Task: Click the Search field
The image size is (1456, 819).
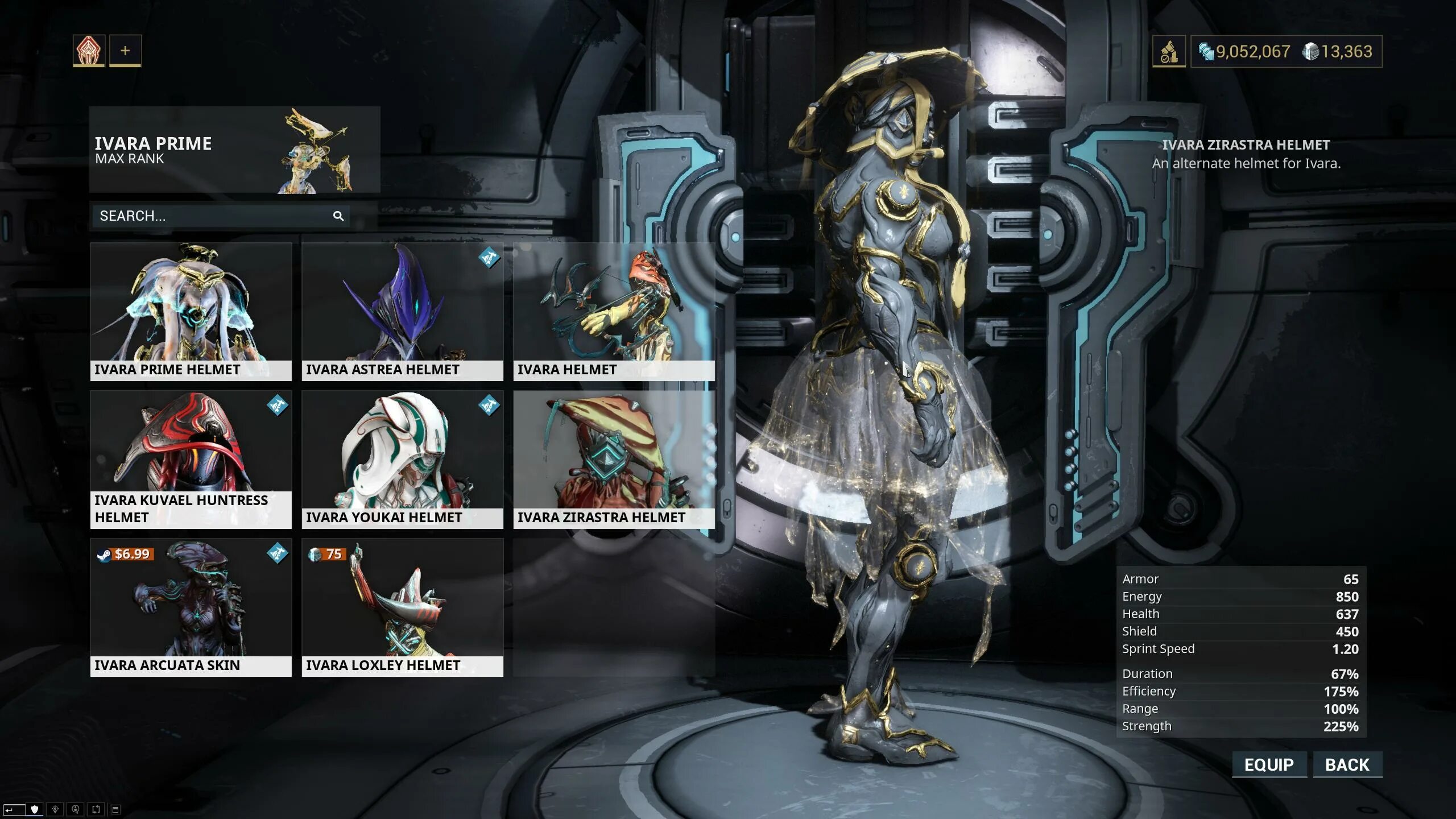Action: [213, 216]
